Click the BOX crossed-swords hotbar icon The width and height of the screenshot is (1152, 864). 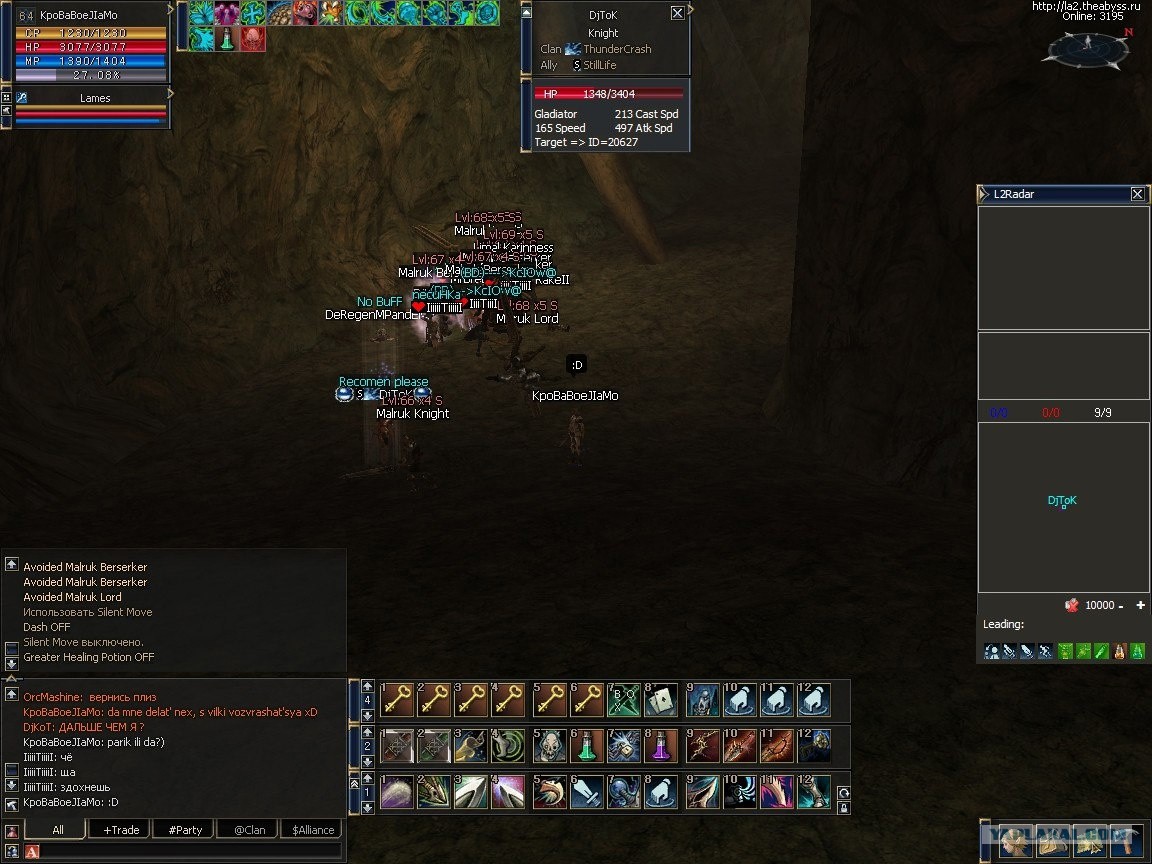[625, 700]
